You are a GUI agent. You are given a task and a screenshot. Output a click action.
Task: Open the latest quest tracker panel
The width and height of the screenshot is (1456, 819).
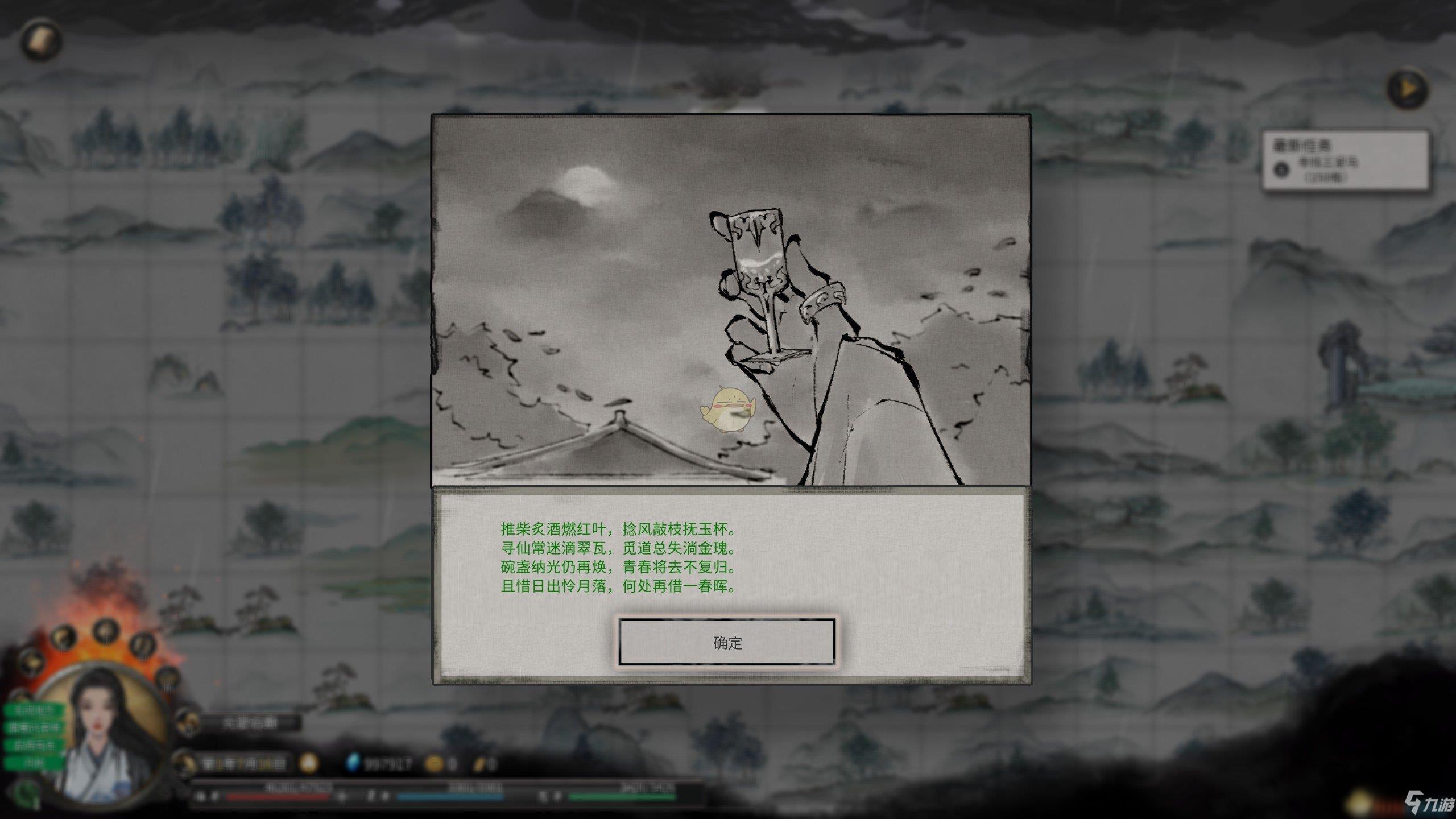coord(1345,161)
